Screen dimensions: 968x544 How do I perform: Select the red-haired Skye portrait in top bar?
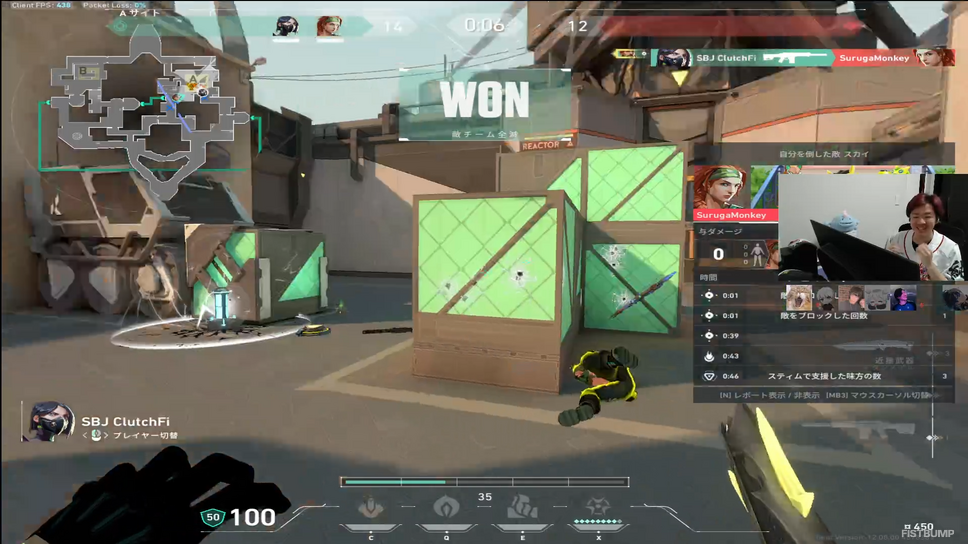tap(329, 26)
